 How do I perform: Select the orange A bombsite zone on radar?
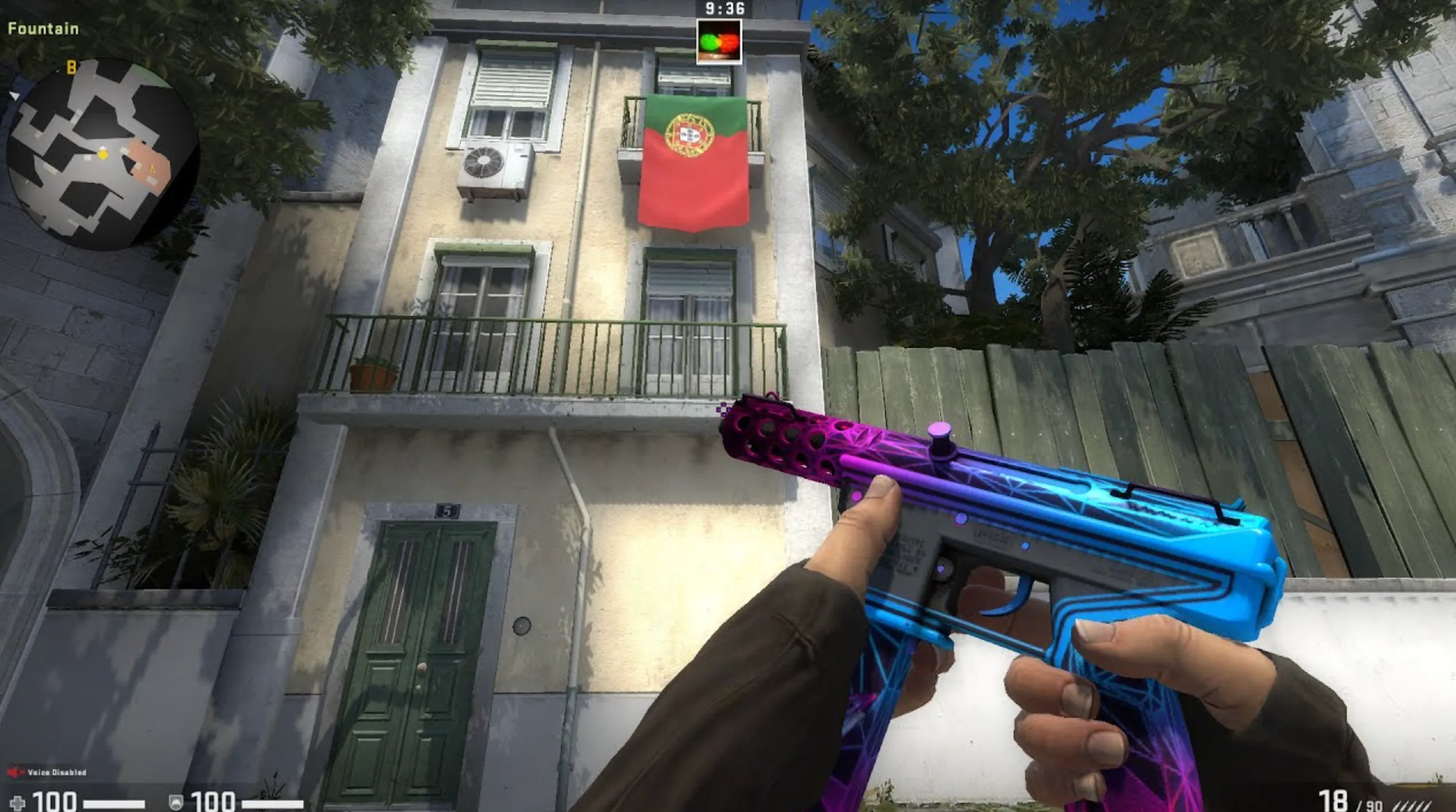pyautogui.click(x=151, y=167)
